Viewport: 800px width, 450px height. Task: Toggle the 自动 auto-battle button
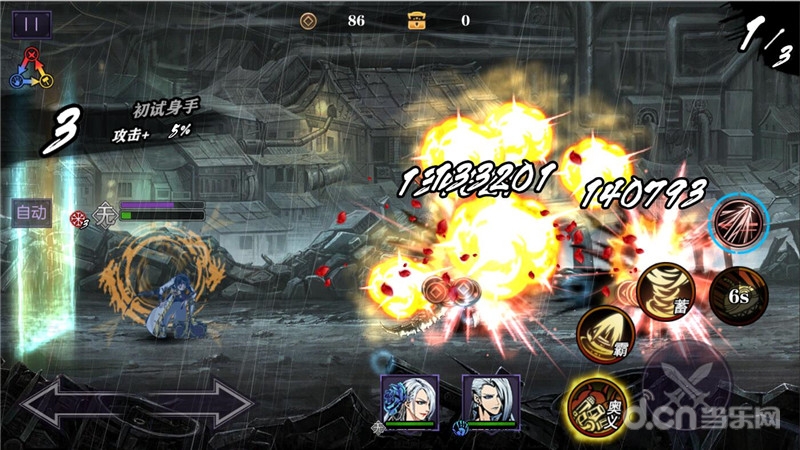(x=31, y=212)
